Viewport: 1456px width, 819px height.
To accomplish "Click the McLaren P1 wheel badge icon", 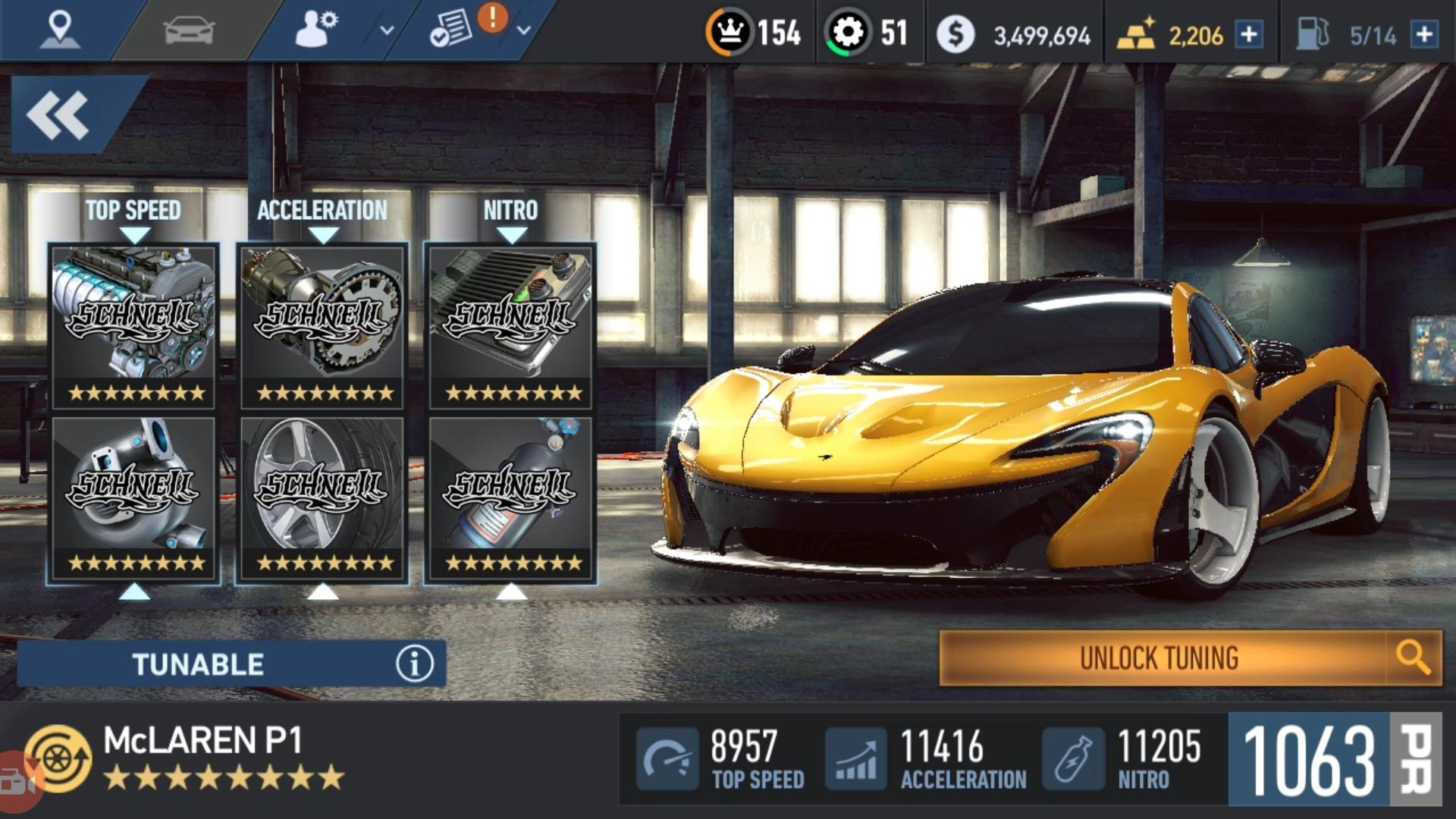I will 59,758.
